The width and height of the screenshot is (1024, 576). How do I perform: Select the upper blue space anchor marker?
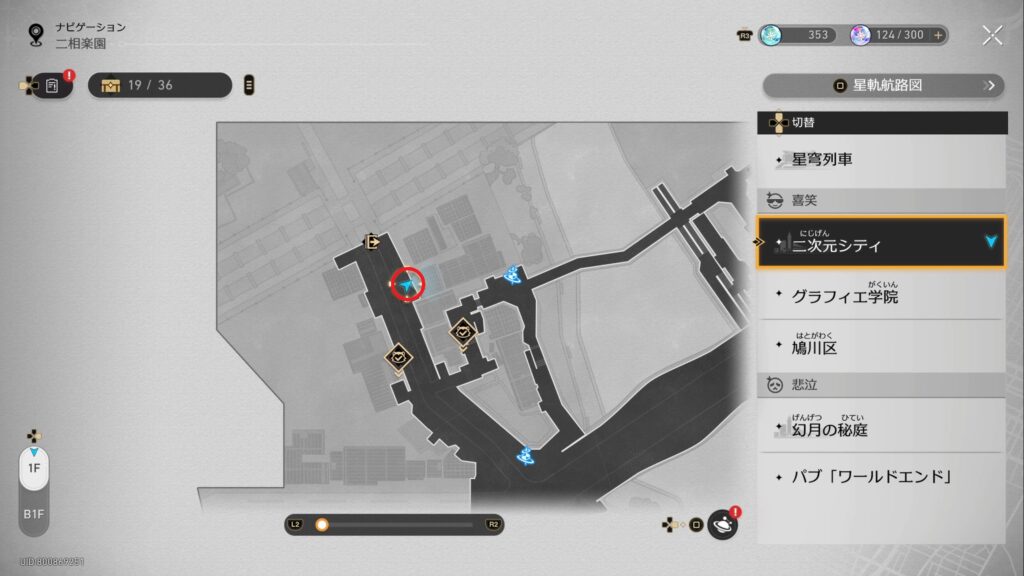coord(515,275)
